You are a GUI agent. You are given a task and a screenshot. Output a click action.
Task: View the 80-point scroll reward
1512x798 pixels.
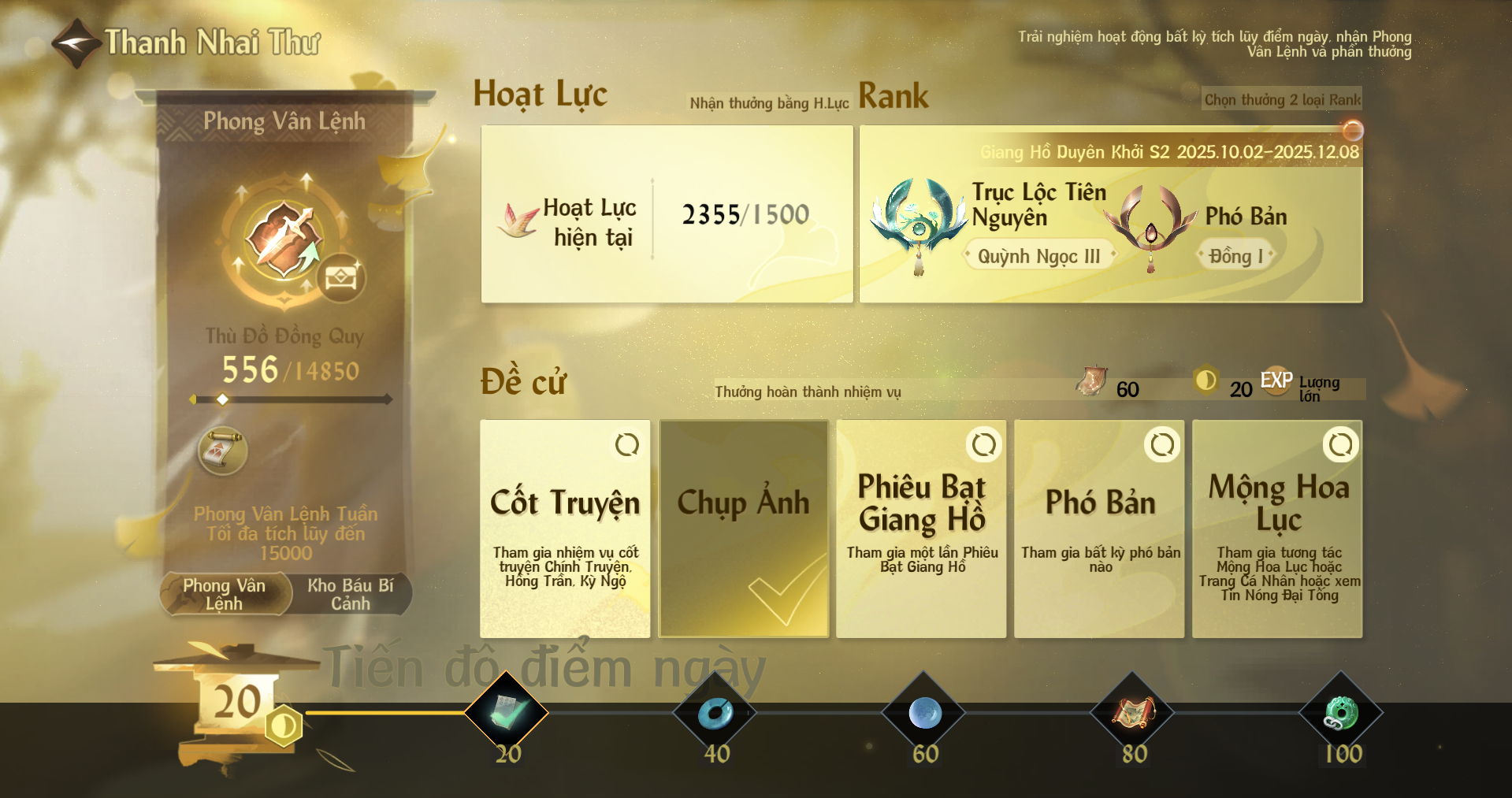pos(1133,713)
